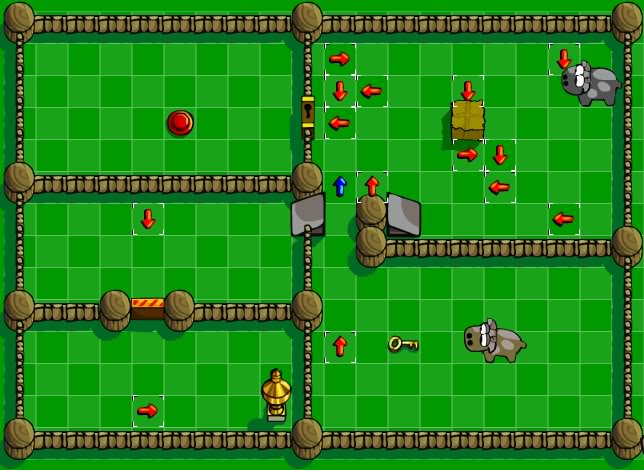Toggle the left arrow beside the yellow locked gate
The width and height of the screenshot is (644, 470).
point(340,123)
